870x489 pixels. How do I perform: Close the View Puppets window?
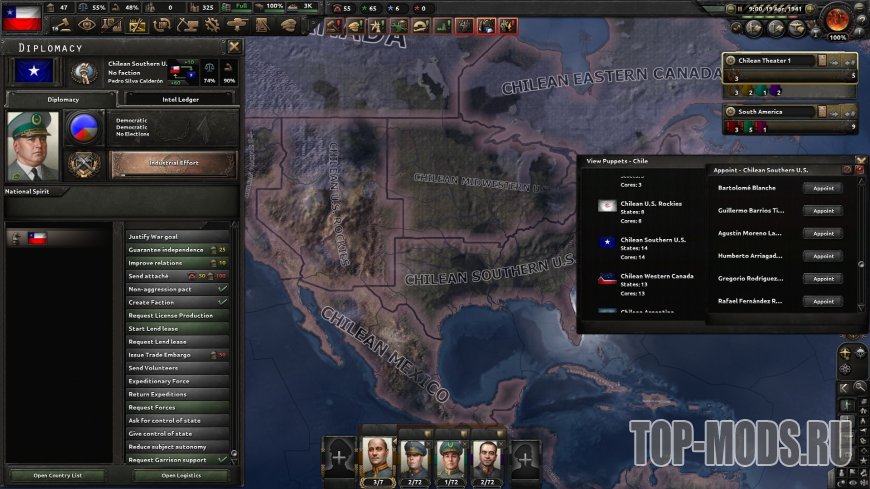coord(861,159)
